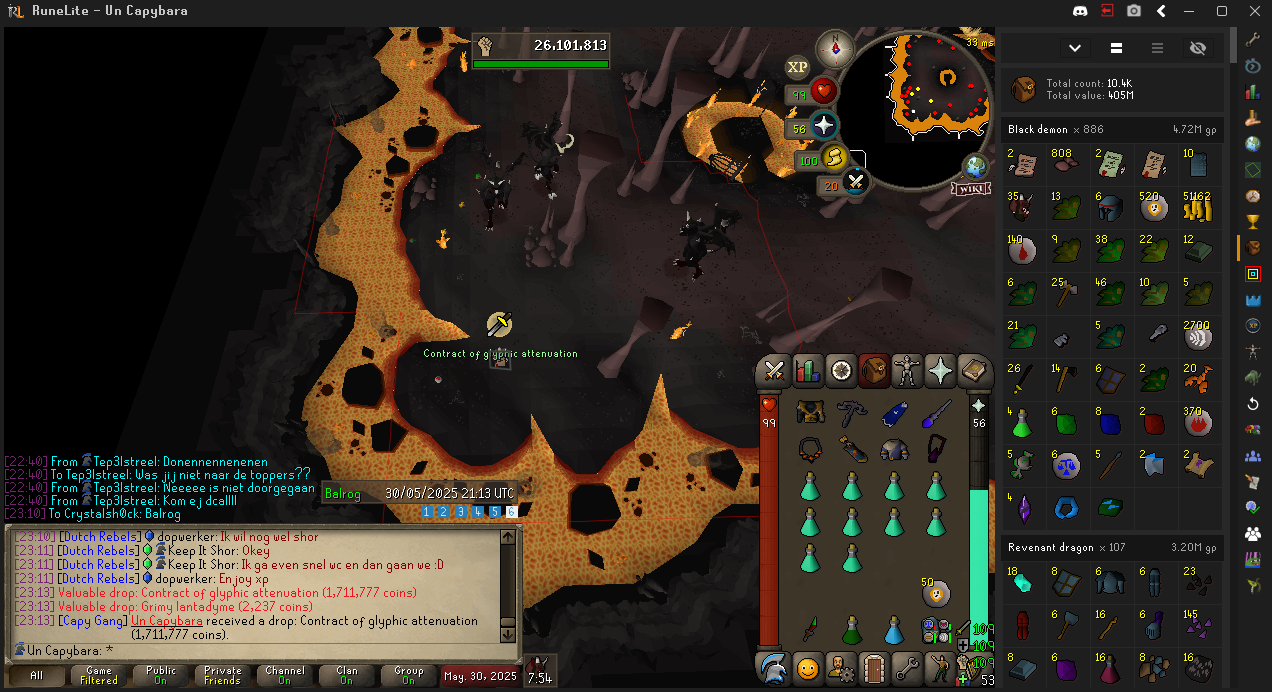The image size is (1272, 692).
Task: Take a screenshot with the camera button
Action: [1134, 11]
